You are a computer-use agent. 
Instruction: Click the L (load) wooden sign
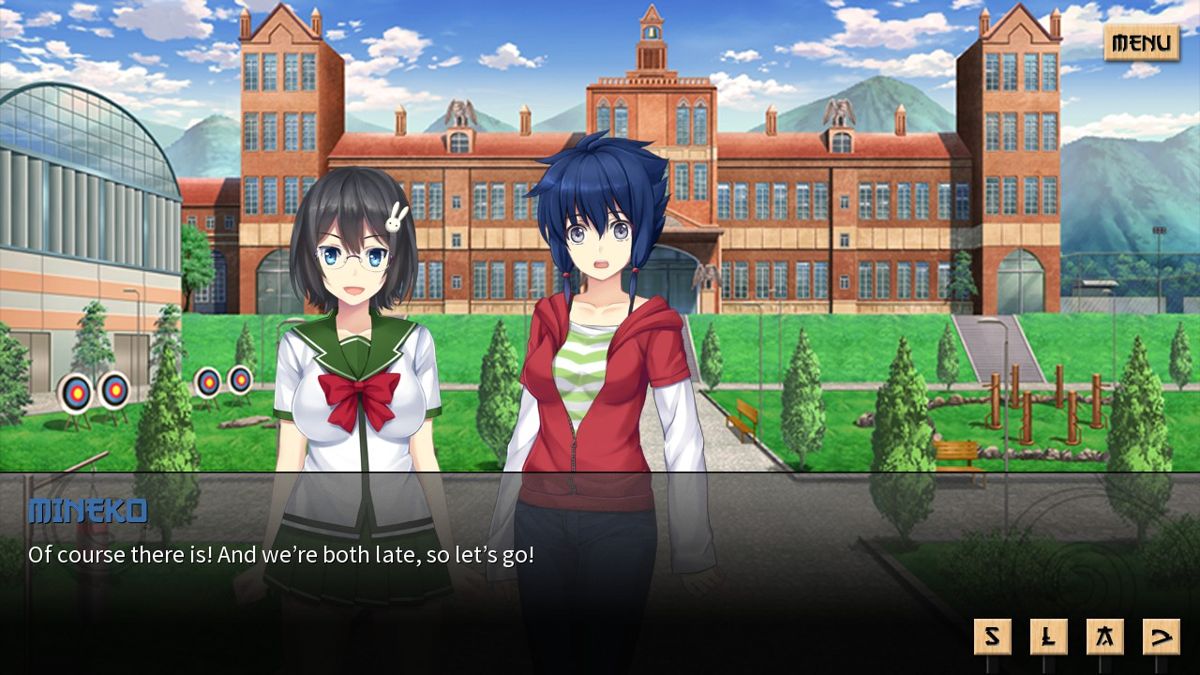pyautogui.click(x=1049, y=637)
